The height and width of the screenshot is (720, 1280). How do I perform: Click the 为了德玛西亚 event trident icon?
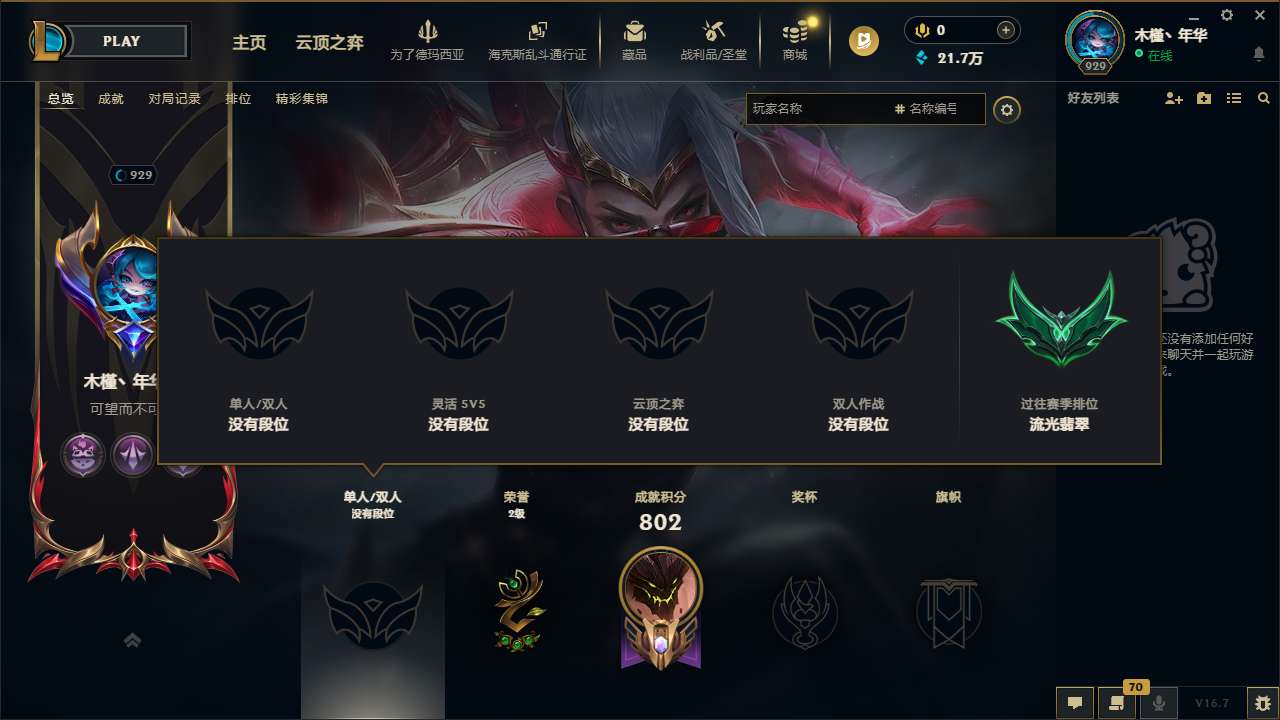click(429, 33)
